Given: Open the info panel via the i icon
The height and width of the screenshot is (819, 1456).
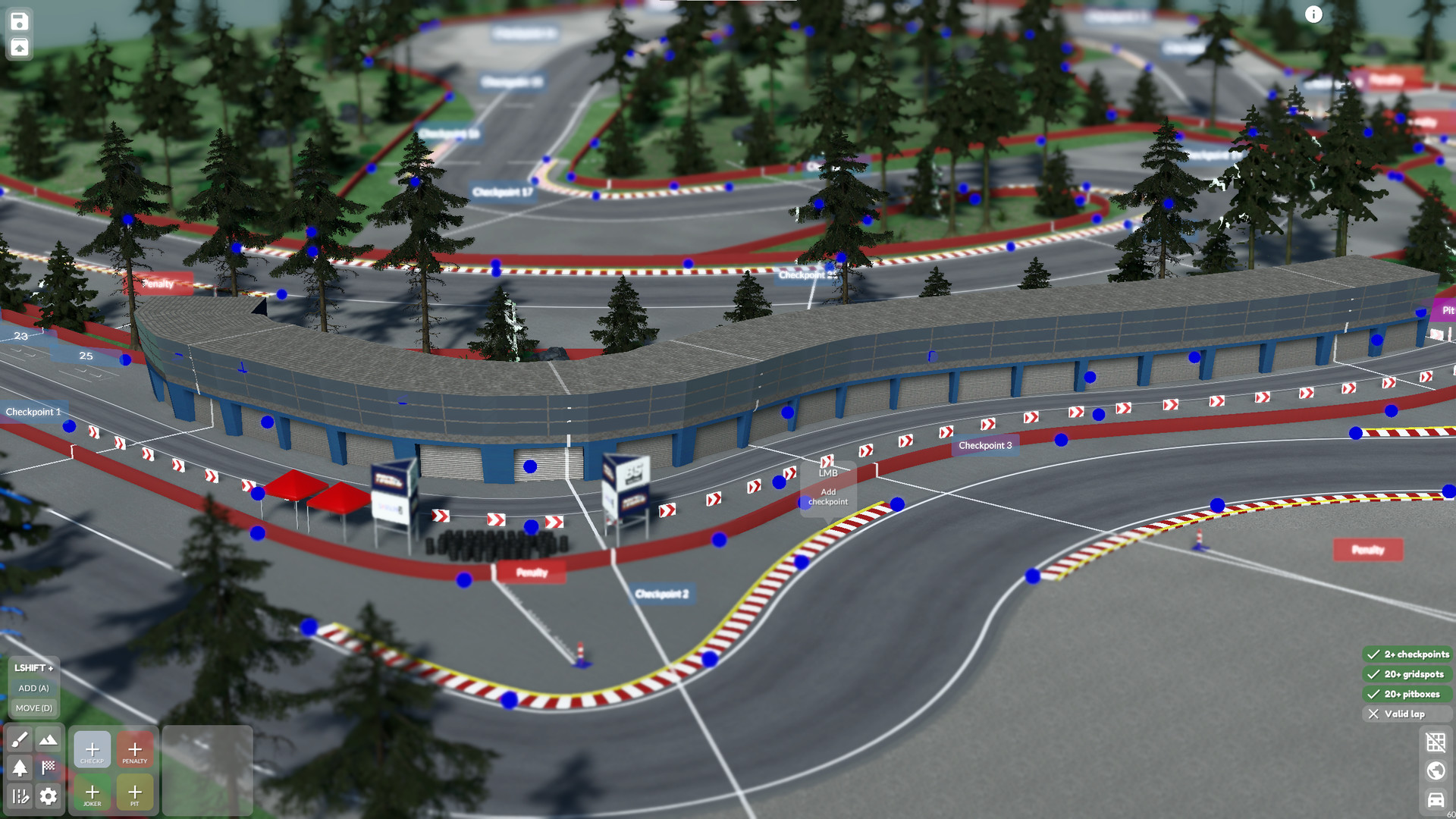Looking at the screenshot, I should click(x=1313, y=14).
